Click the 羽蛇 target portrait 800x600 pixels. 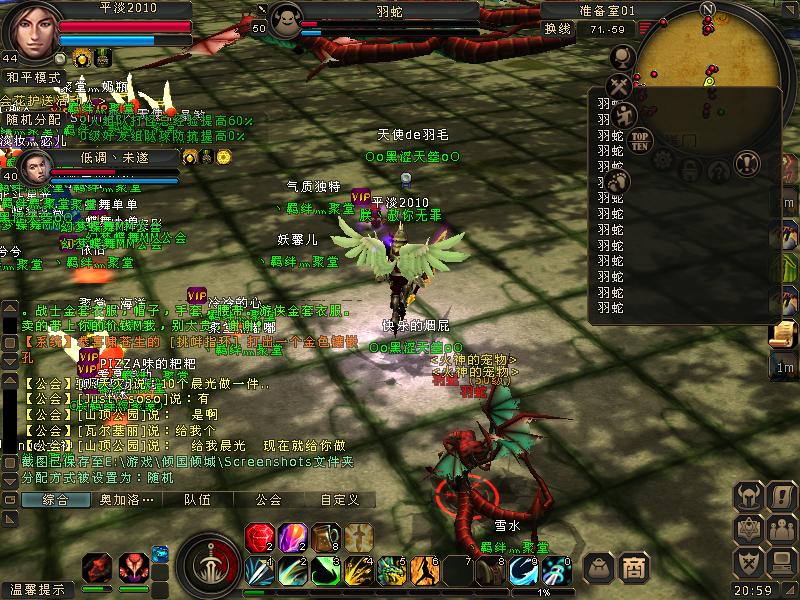(285, 22)
